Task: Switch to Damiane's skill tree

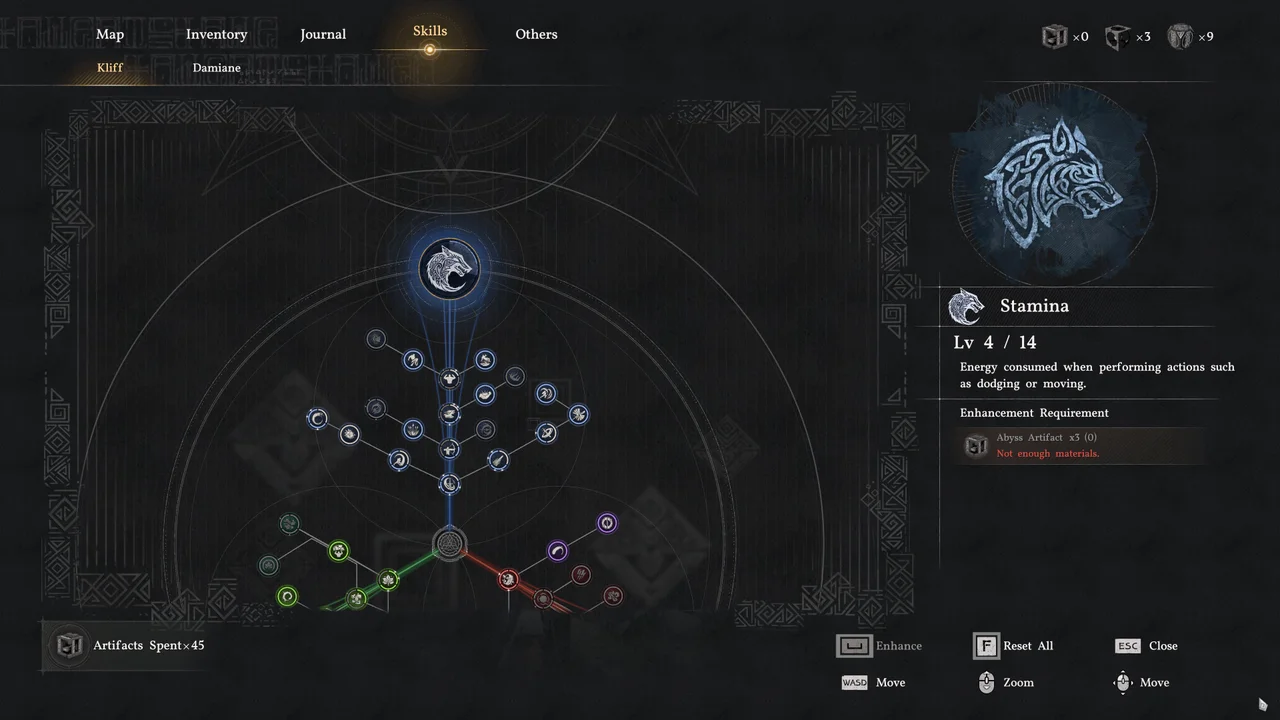Action: (216, 68)
